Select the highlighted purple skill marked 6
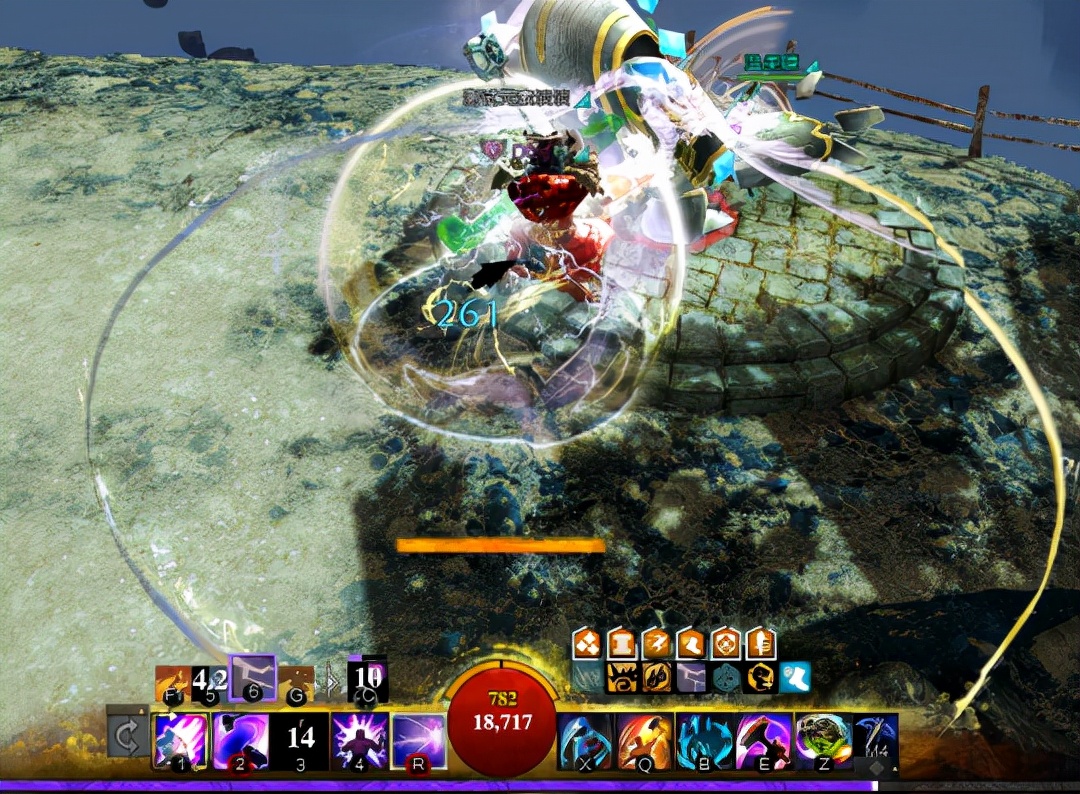 (x=252, y=677)
